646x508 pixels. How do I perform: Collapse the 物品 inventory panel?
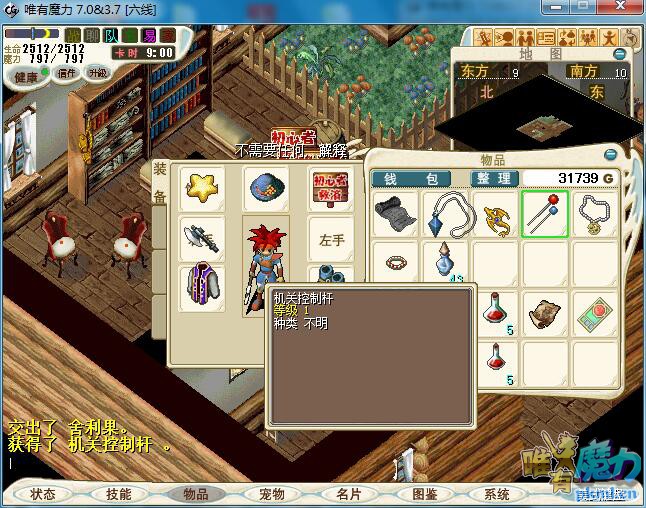click(611, 155)
